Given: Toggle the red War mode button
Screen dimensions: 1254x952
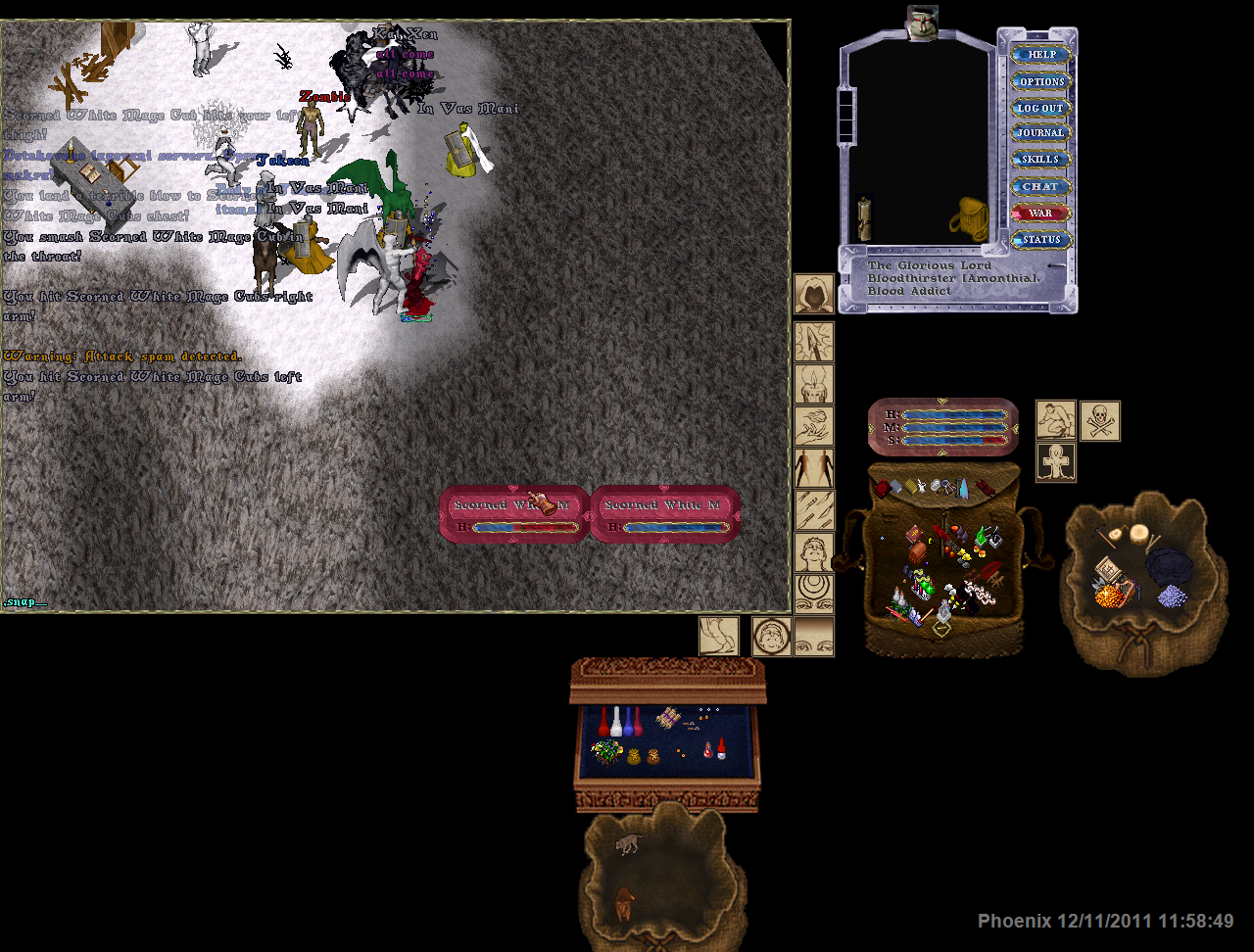Looking at the screenshot, I should point(1041,213).
